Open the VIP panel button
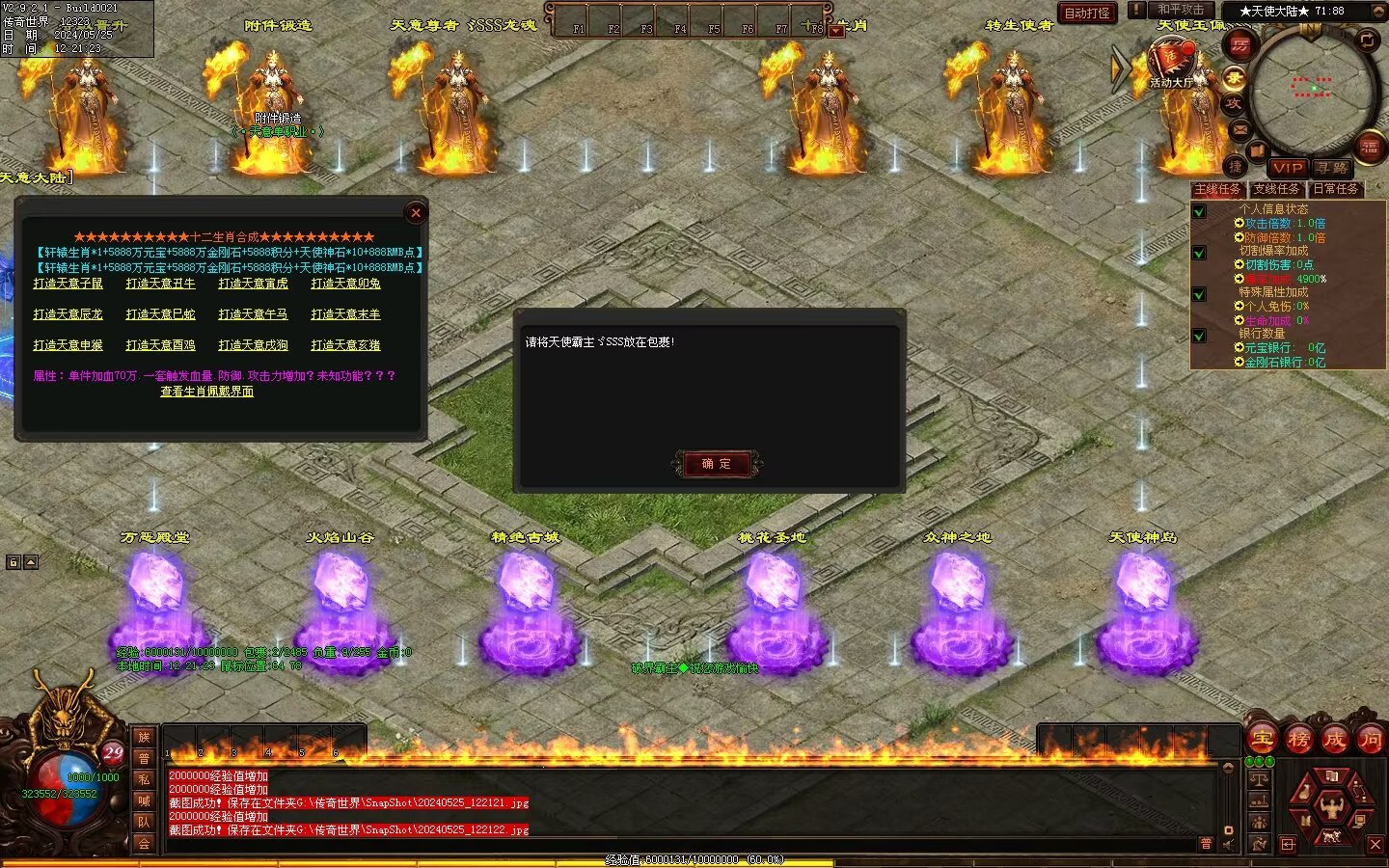Viewport: 1389px width, 868px height. [1287, 168]
